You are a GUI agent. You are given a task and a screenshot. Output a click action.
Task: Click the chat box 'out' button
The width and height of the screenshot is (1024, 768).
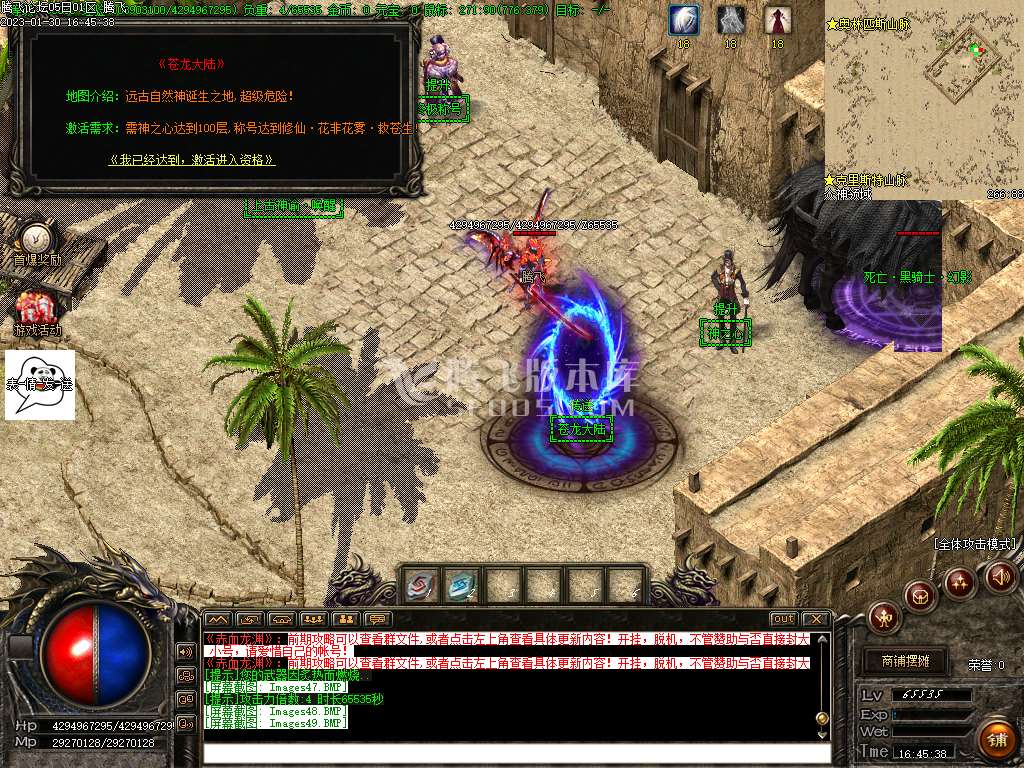pos(783,619)
